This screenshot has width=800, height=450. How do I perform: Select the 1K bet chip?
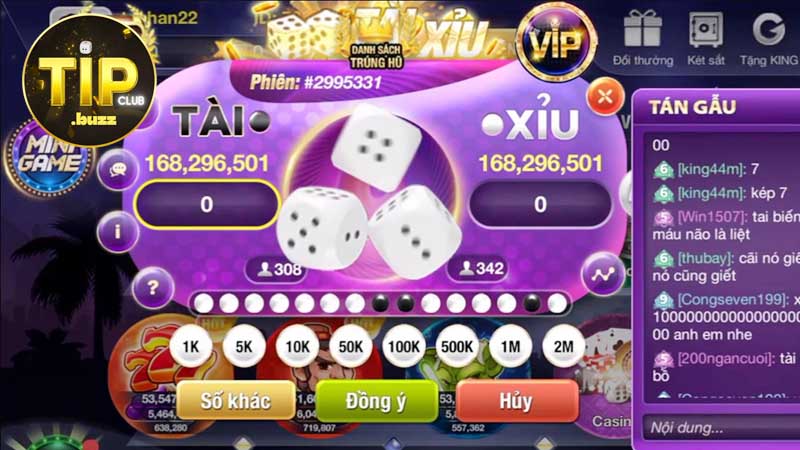(189, 346)
